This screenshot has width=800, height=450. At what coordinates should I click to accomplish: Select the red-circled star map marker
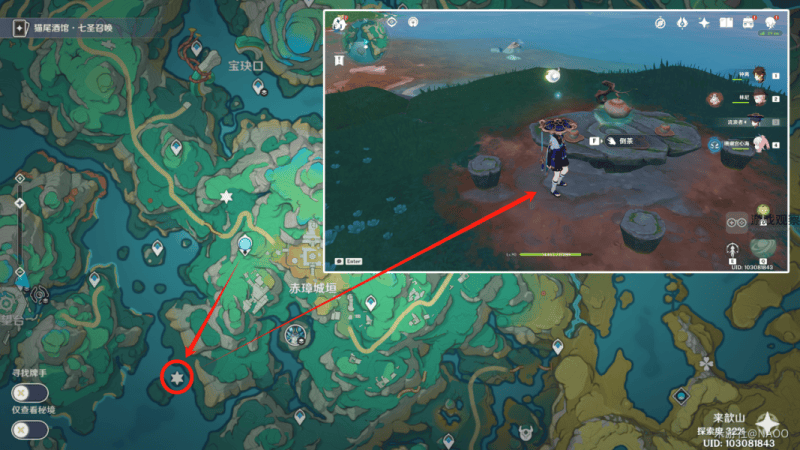(177, 378)
